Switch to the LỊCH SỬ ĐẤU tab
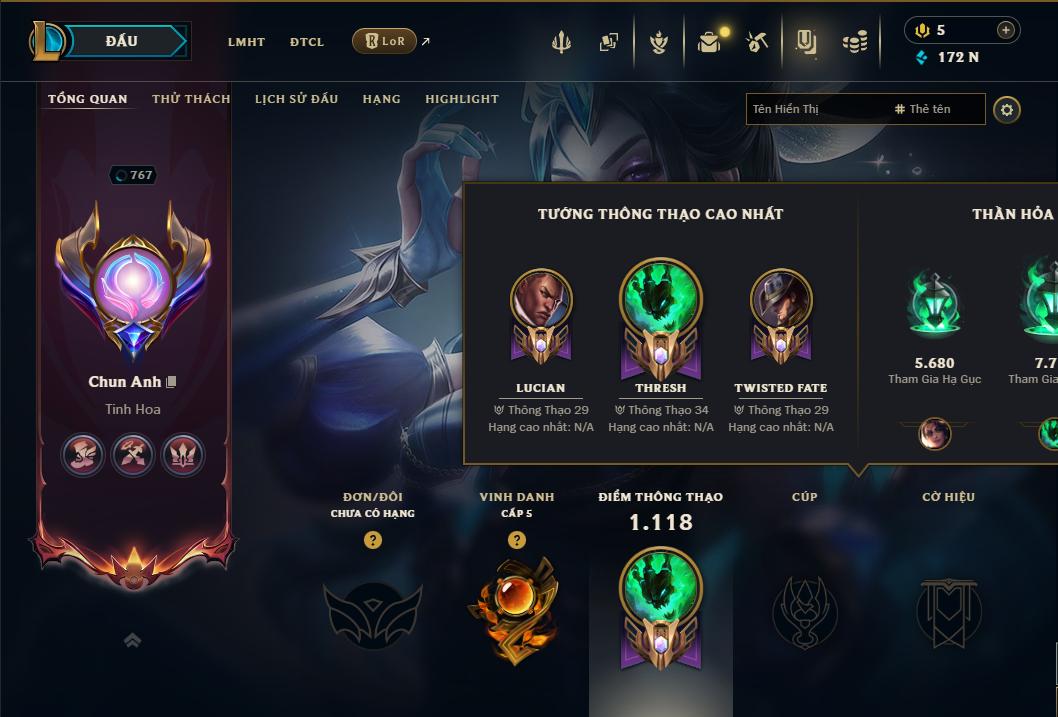This screenshot has width=1058, height=717. pyautogui.click(x=296, y=99)
